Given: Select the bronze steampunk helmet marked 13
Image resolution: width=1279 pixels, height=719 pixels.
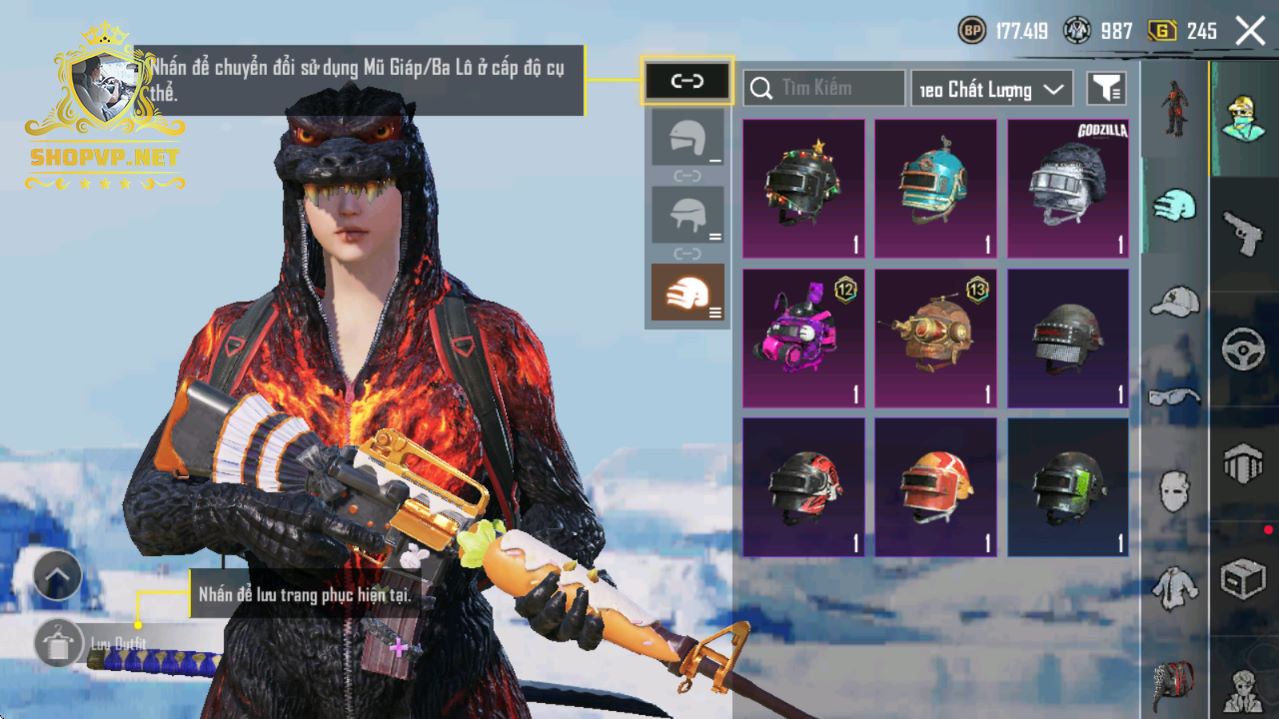Looking at the screenshot, I should [936, 338].
